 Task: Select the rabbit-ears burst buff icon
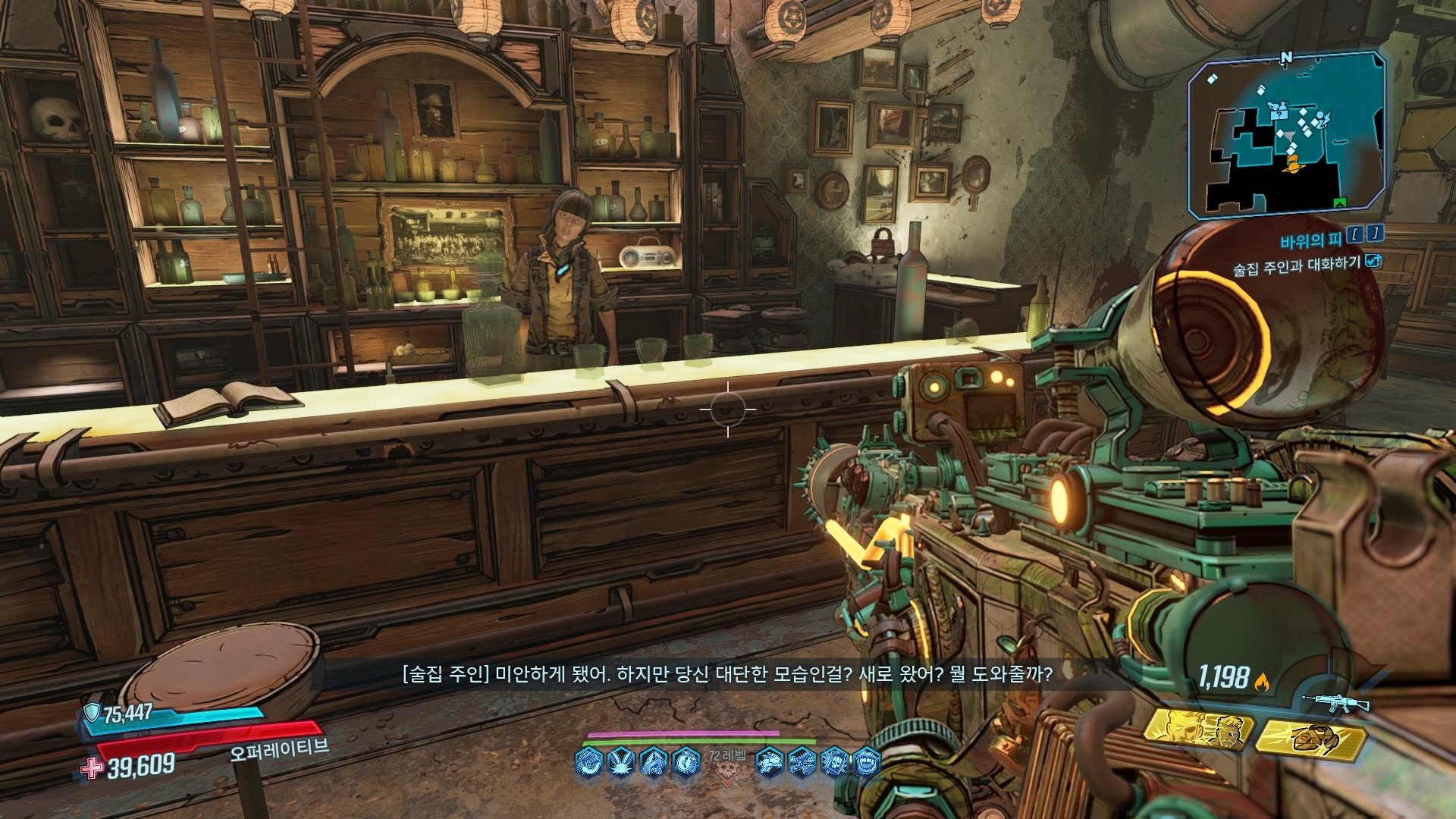pos(621,761)
